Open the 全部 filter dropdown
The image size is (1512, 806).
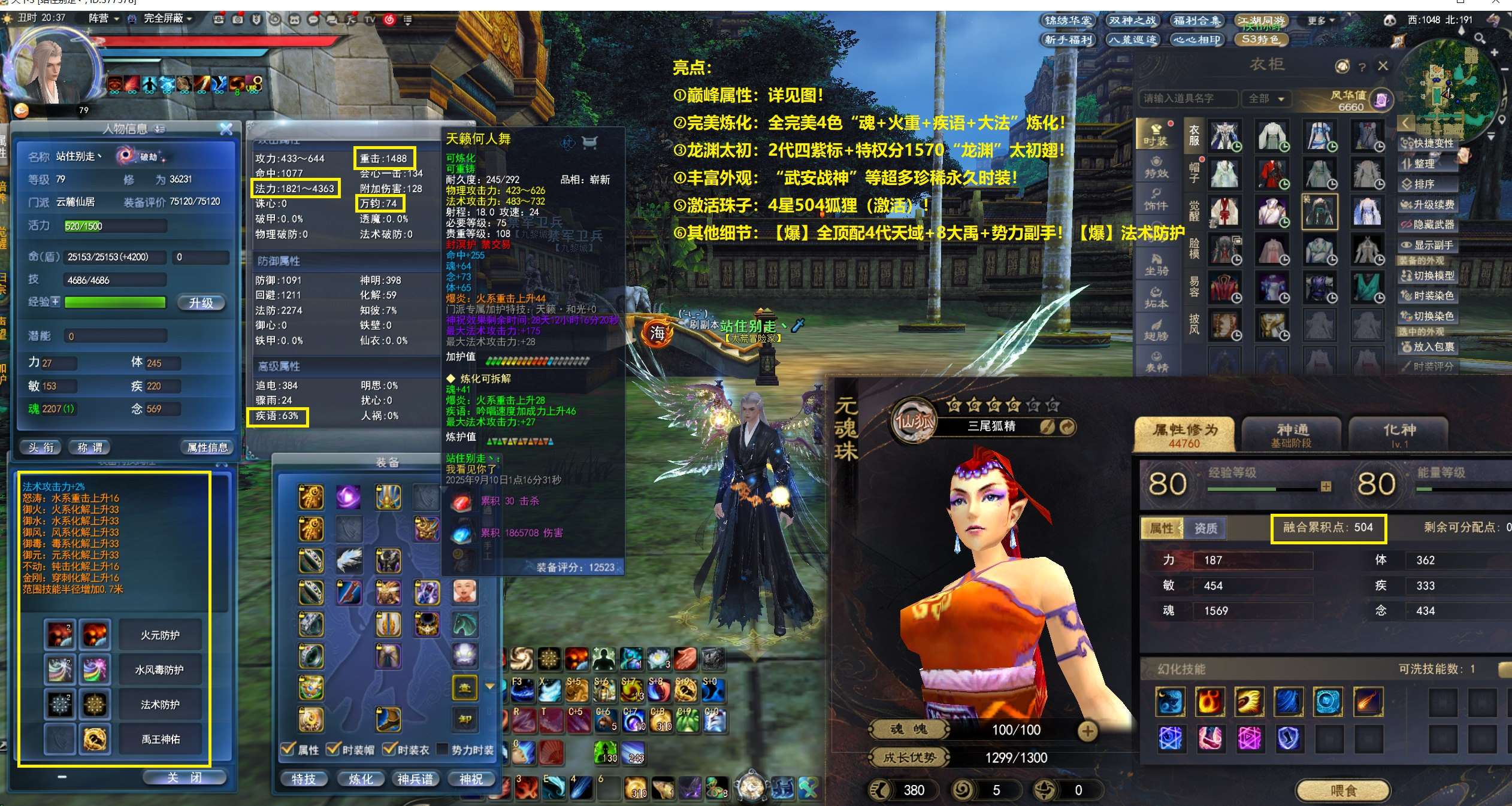1265,98
